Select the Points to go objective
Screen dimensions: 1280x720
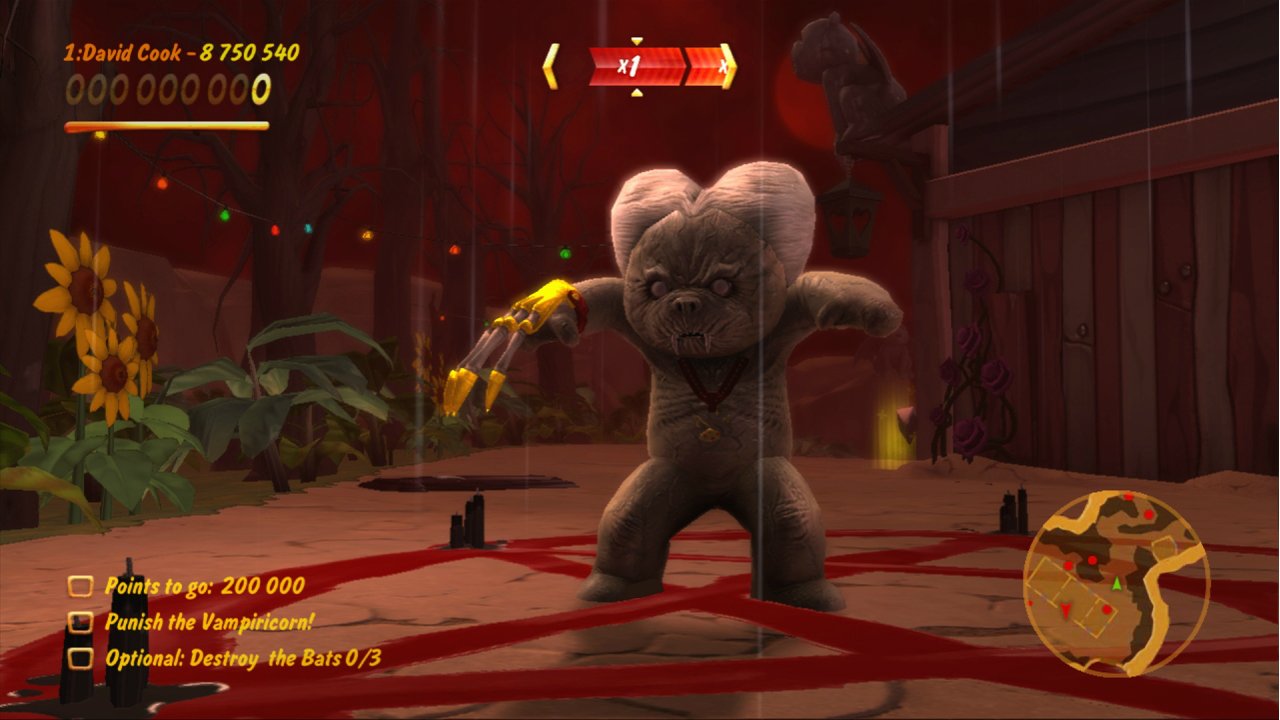coord(204,586)
